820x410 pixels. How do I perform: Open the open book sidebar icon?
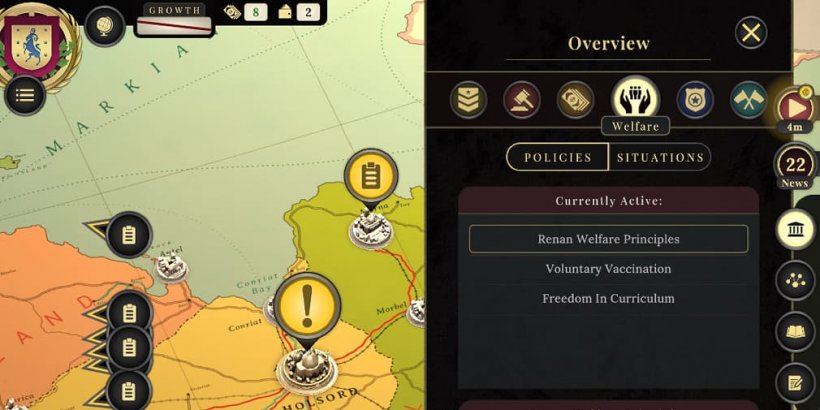pos(795,331)
